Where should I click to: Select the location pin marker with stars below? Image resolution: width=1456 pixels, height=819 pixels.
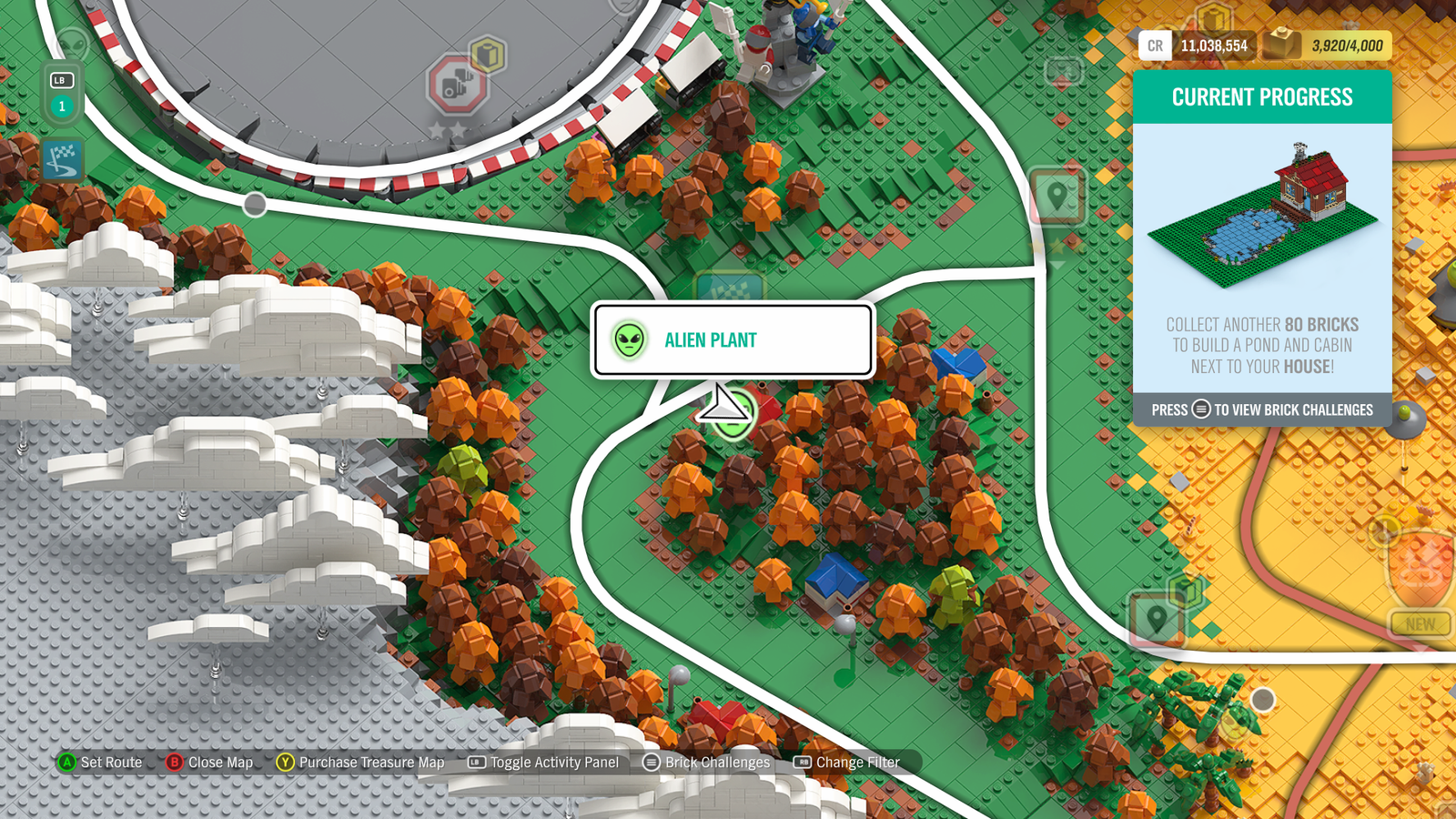click(1057, 196)
